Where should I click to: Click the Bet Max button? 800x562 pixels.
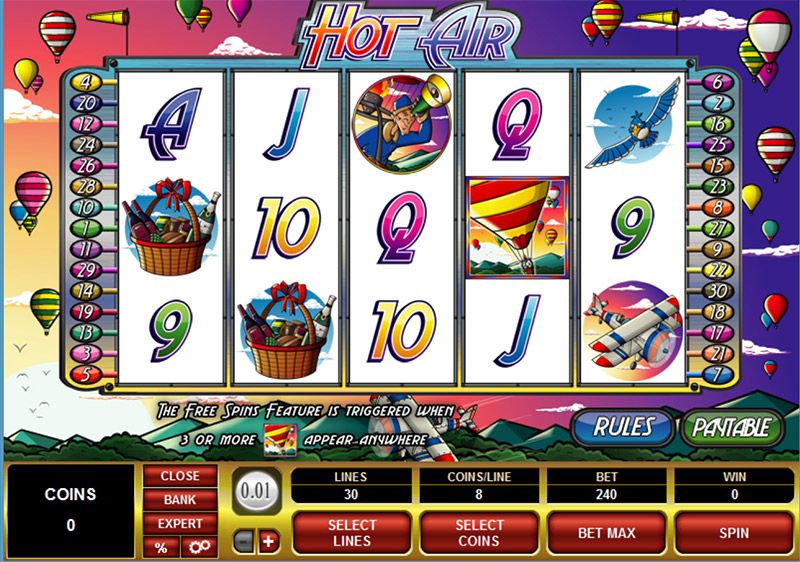pyautogui.click(x=606, y=532)
